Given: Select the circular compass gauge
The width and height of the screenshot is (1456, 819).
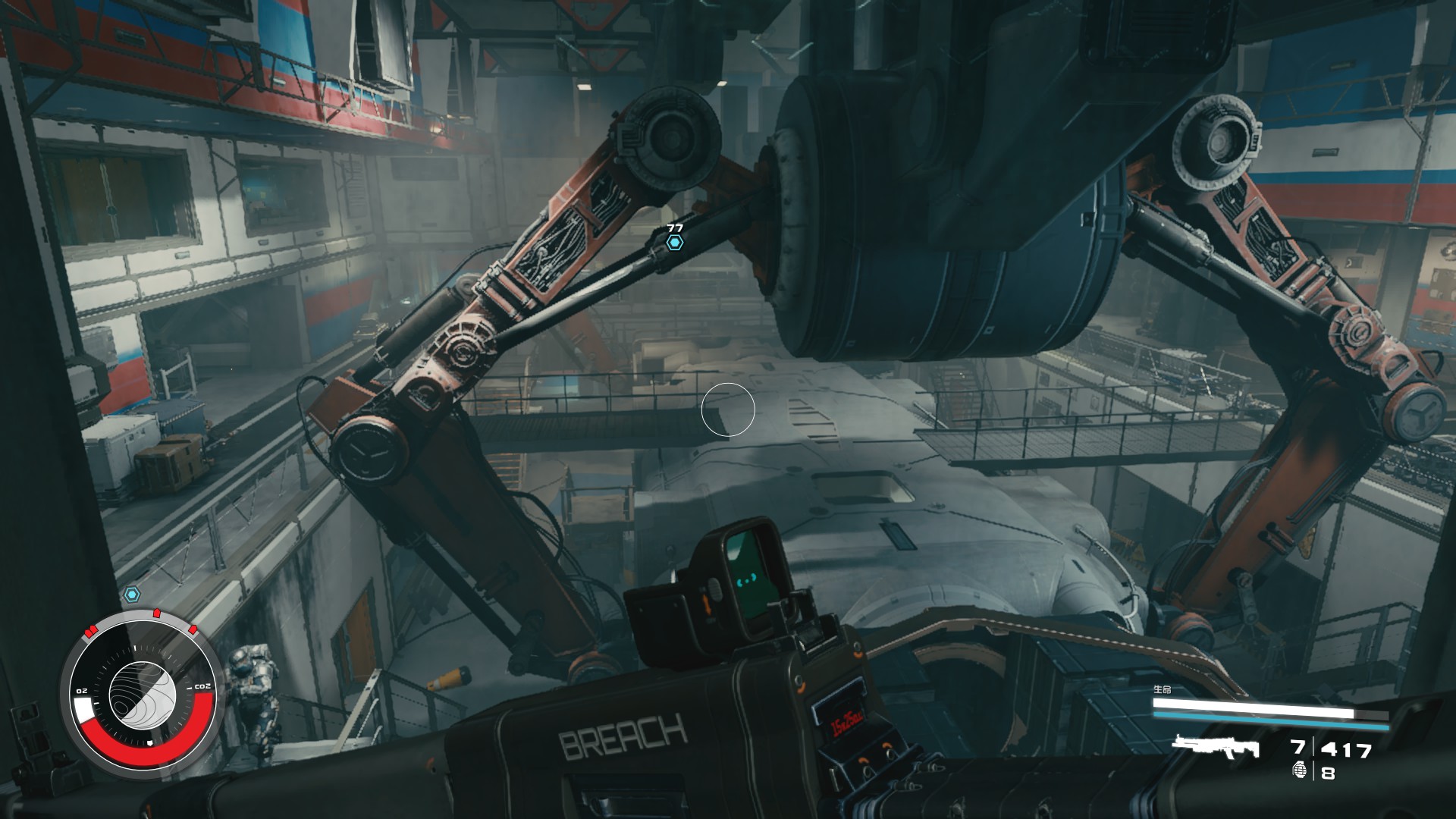Looking at the screenshot, I should pos(143,691).
